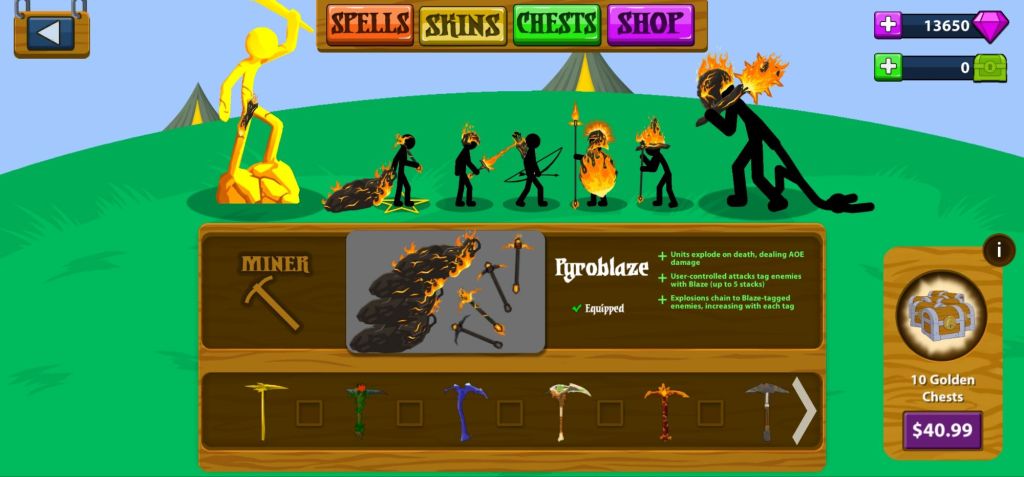Pick the blue pickaxe skin
This screenshot has width=1024, height=477.
pyautogui.click(x=465, y=411)
